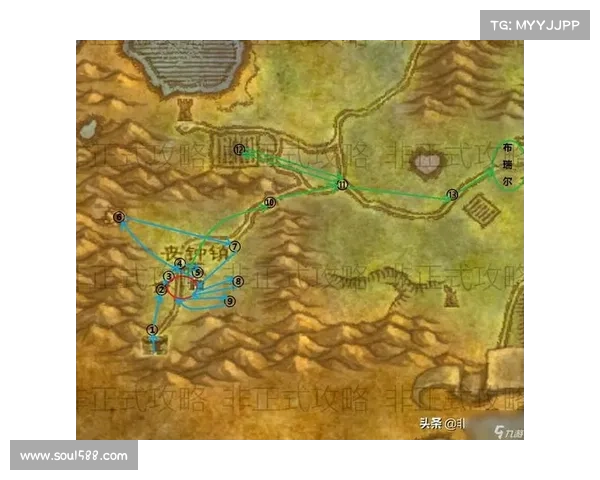
Task: Choose waypoint marker number 7
Action: click(x=235, y=246)
